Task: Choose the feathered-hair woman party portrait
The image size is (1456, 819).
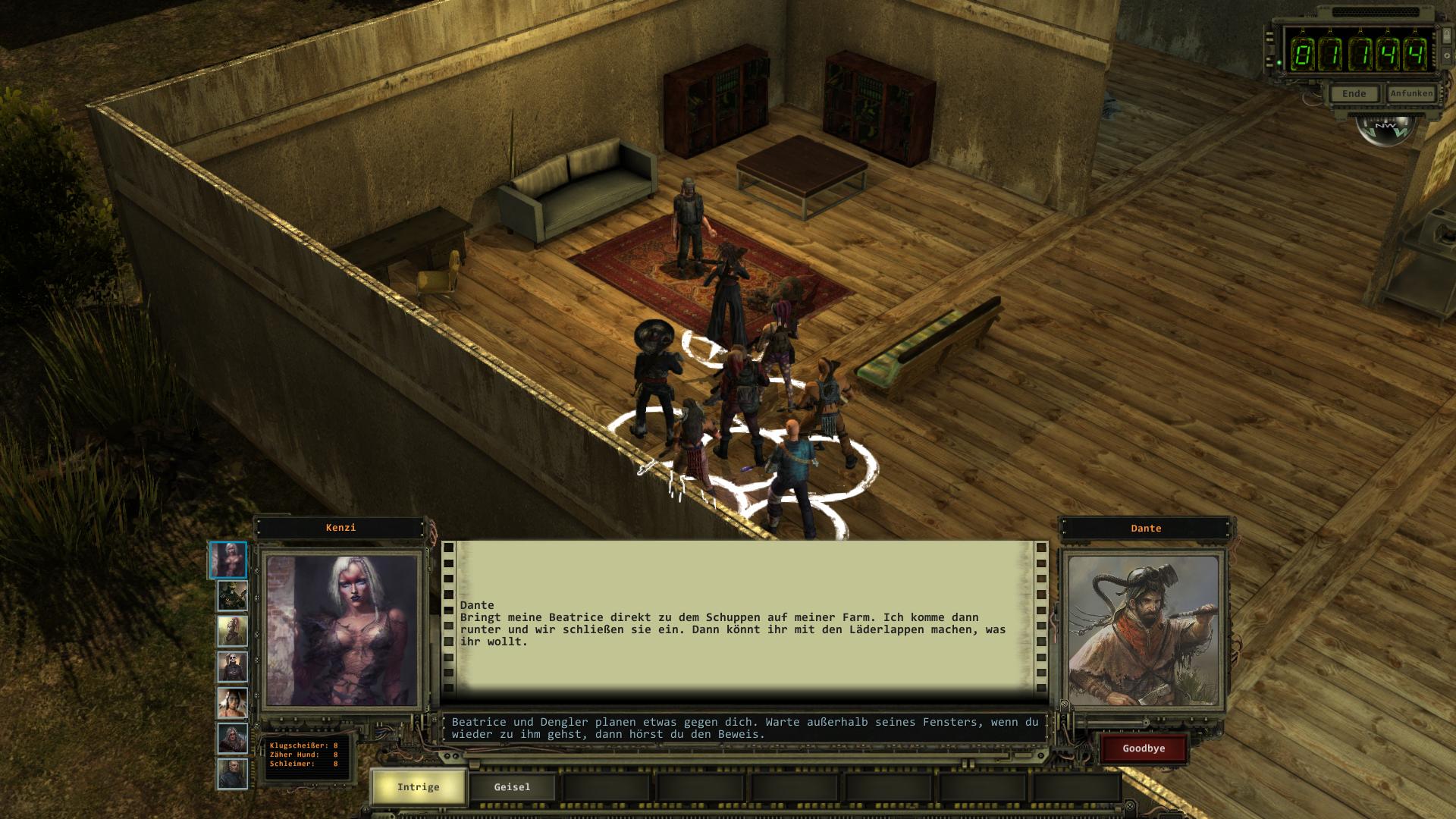Action: (x=232, y=703)
